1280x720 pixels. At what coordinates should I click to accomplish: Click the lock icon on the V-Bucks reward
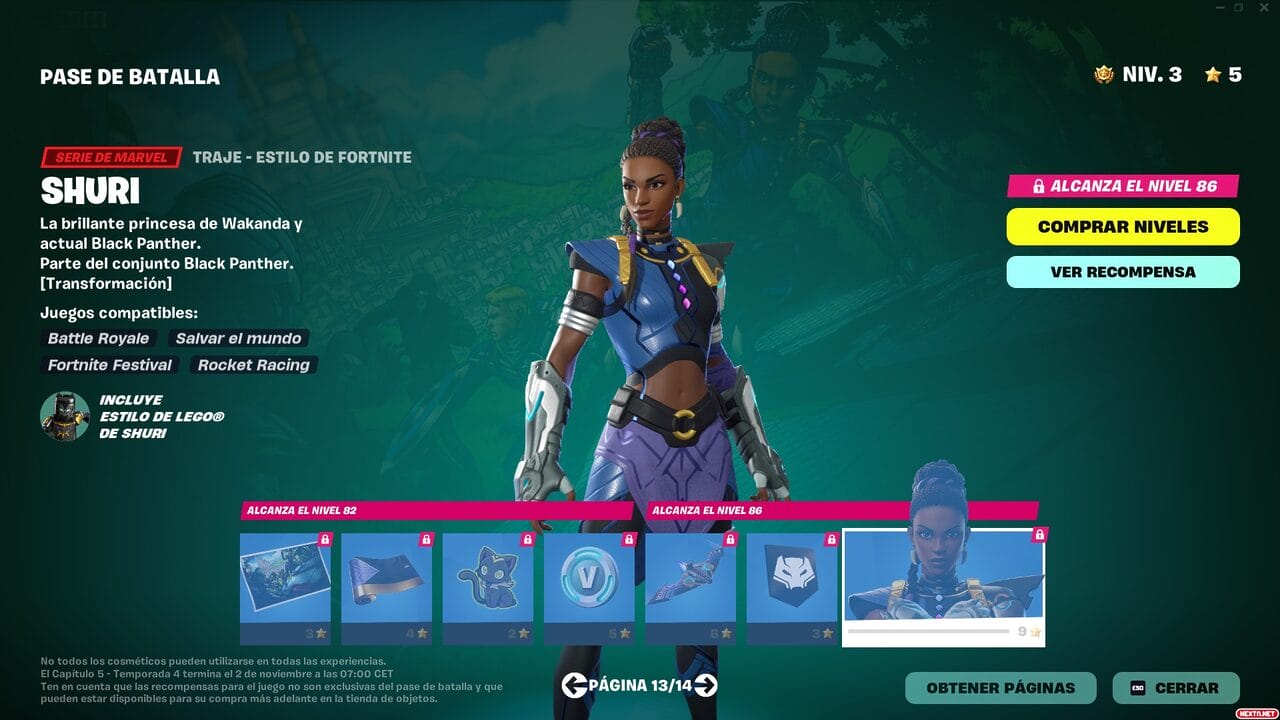click(x=630, y=541)
